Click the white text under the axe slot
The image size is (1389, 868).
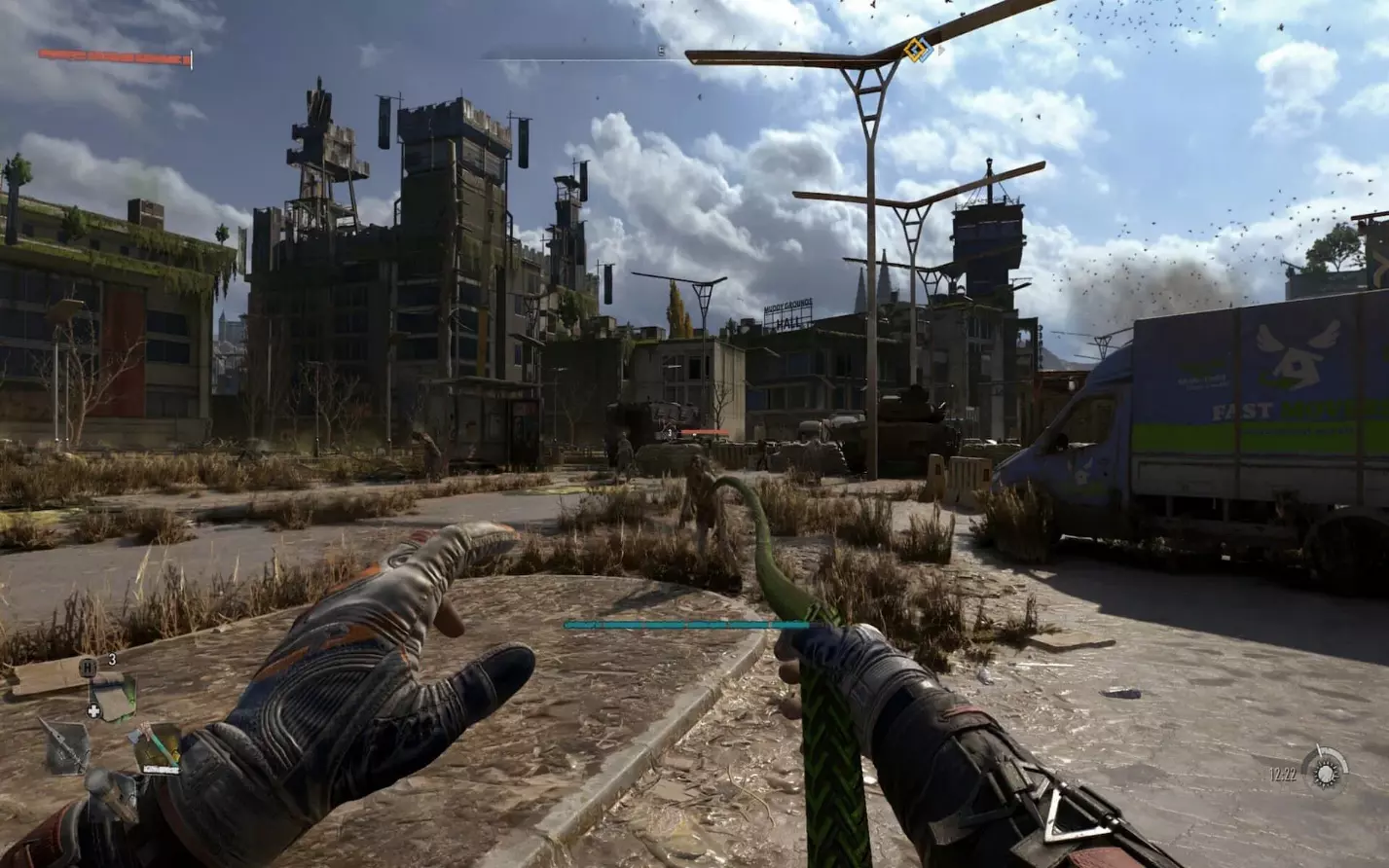point(161,769)
